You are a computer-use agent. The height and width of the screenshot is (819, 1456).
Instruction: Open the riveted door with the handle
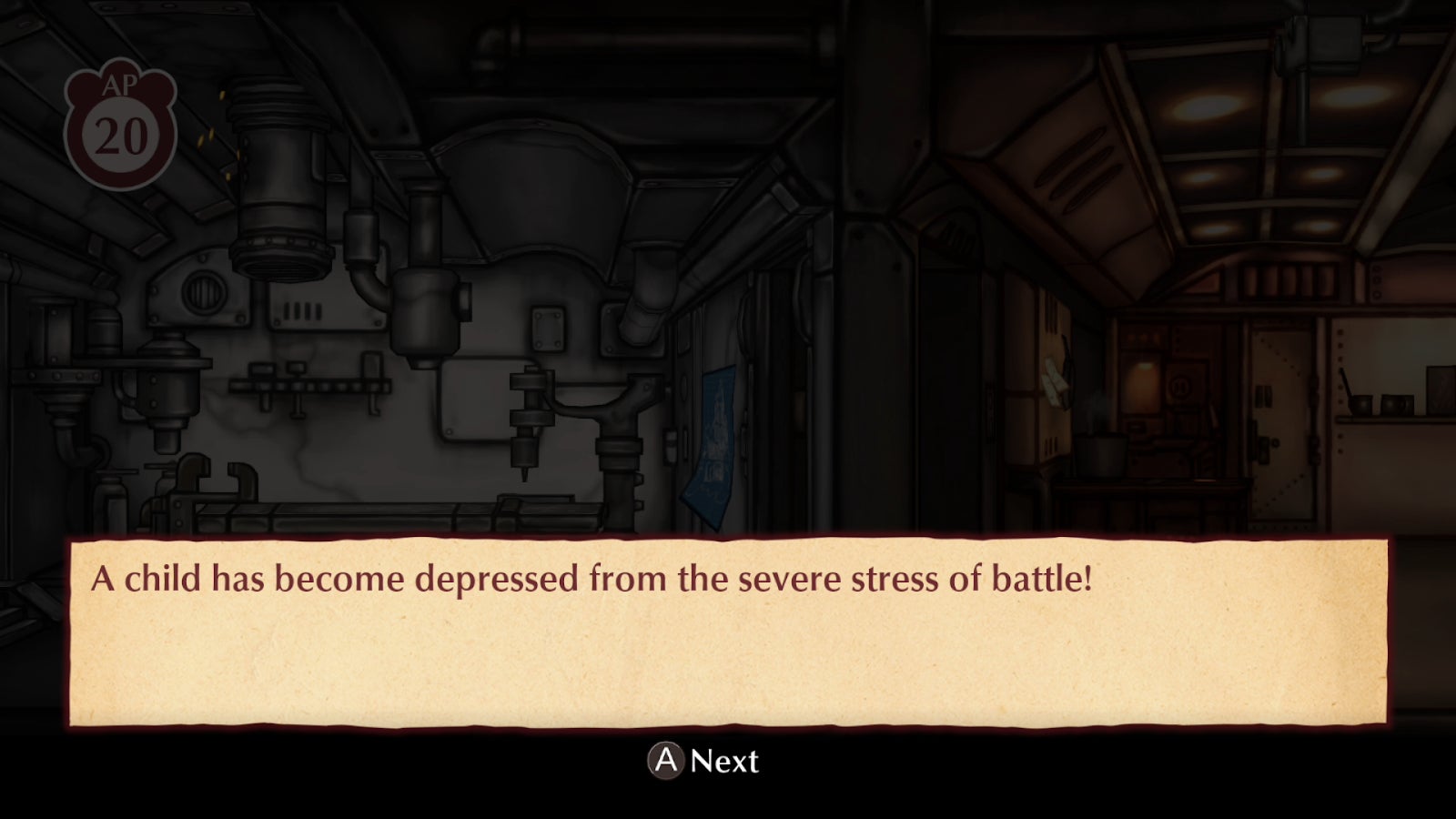tap(1280, 414)
